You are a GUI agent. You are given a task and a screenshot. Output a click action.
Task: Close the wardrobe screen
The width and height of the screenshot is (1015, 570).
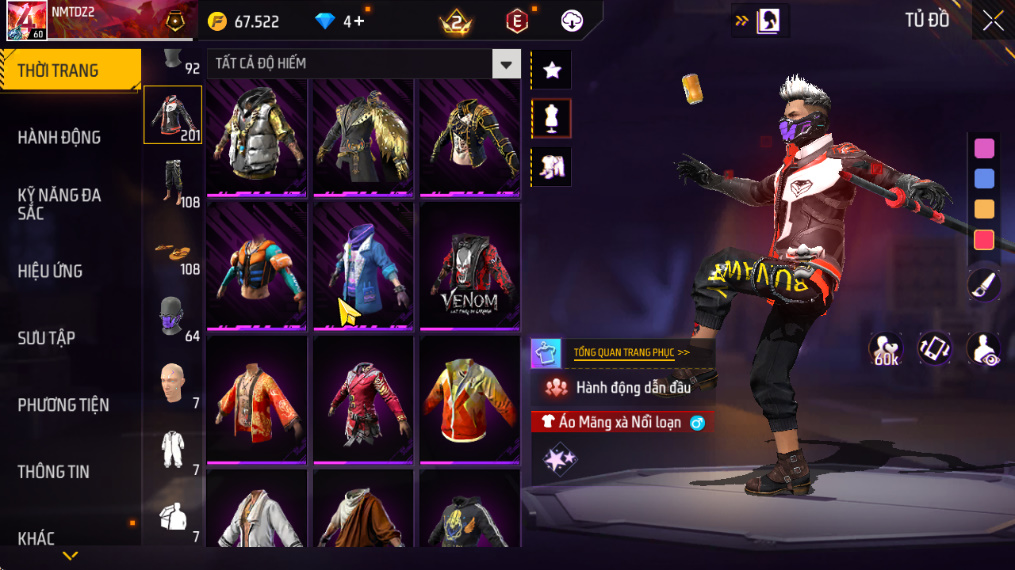[992, 21]
